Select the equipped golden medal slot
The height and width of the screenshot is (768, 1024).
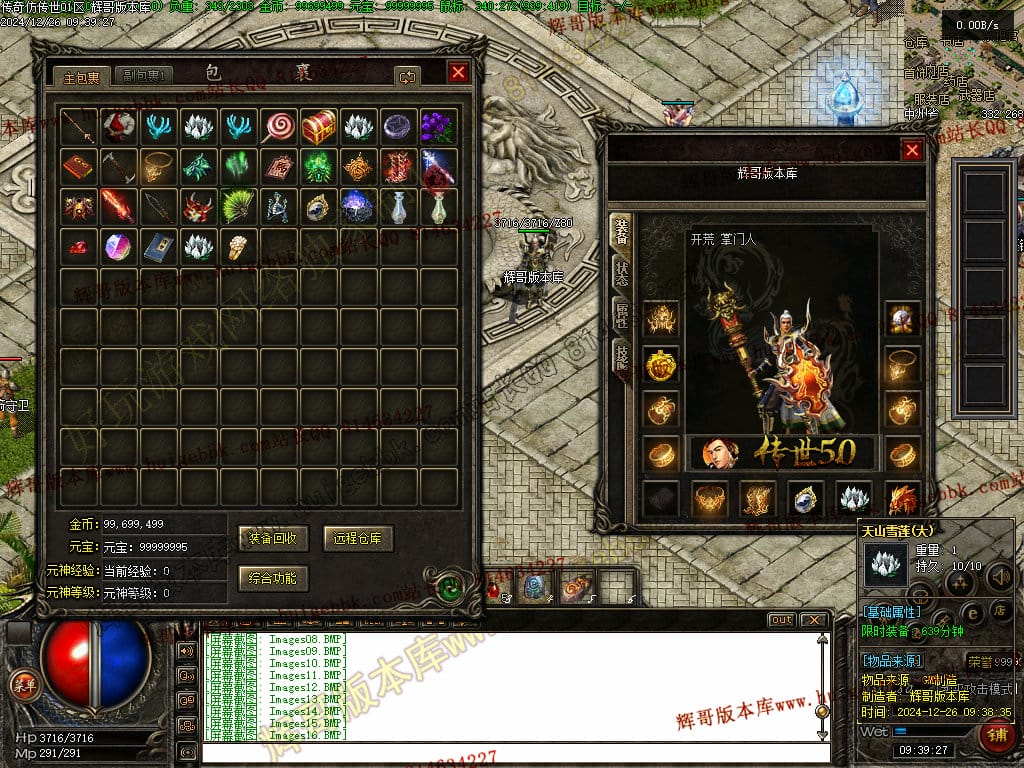pos(661,366)
